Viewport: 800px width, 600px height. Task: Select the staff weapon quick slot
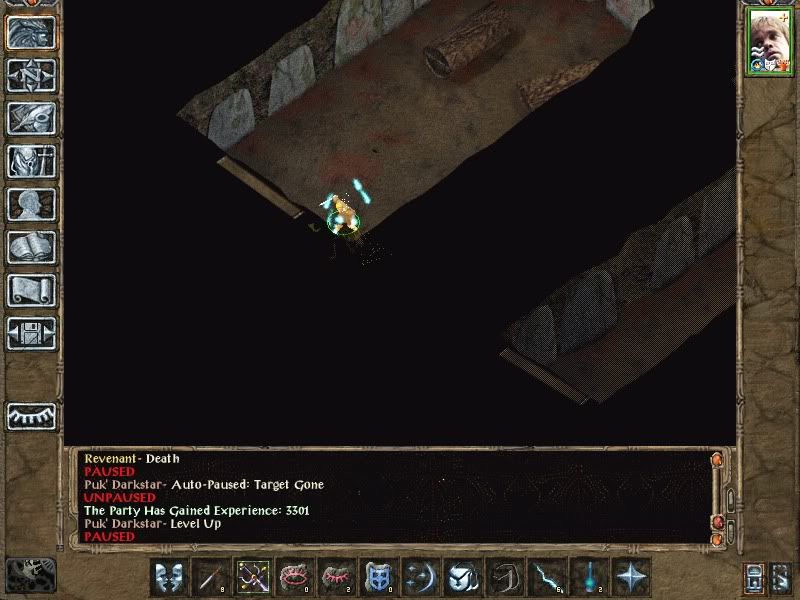point(211,577)
